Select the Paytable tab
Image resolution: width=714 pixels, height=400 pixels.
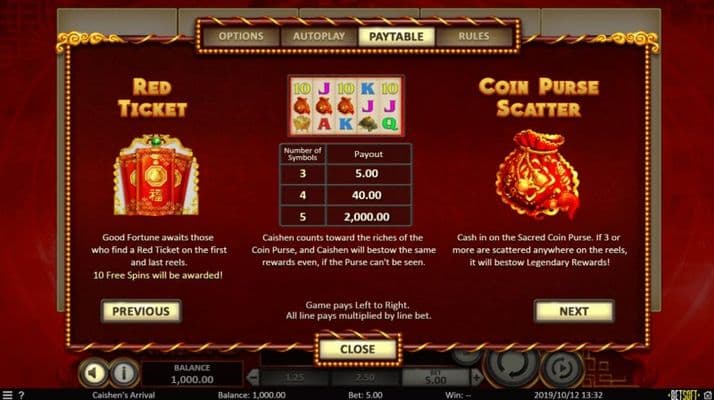[x=395, y=36]
